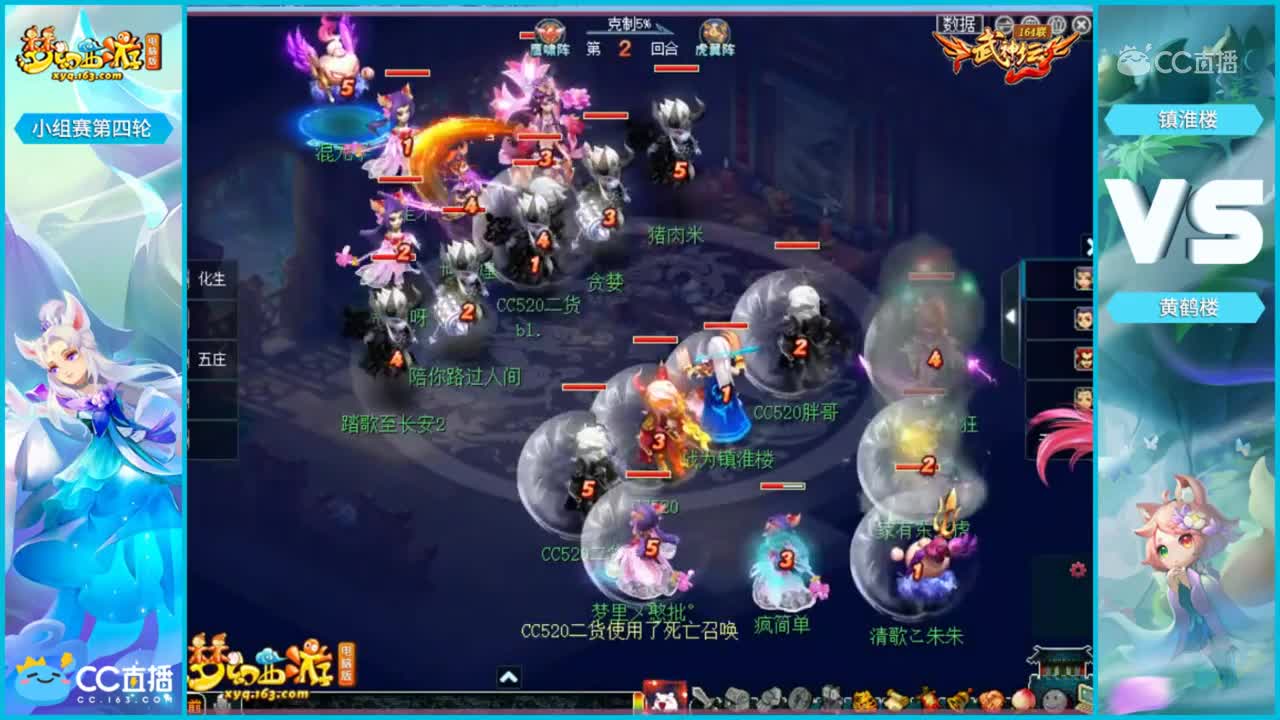Click the panda emote icon on bottom toolbar

pyautogui.click(x=665, y=698)
